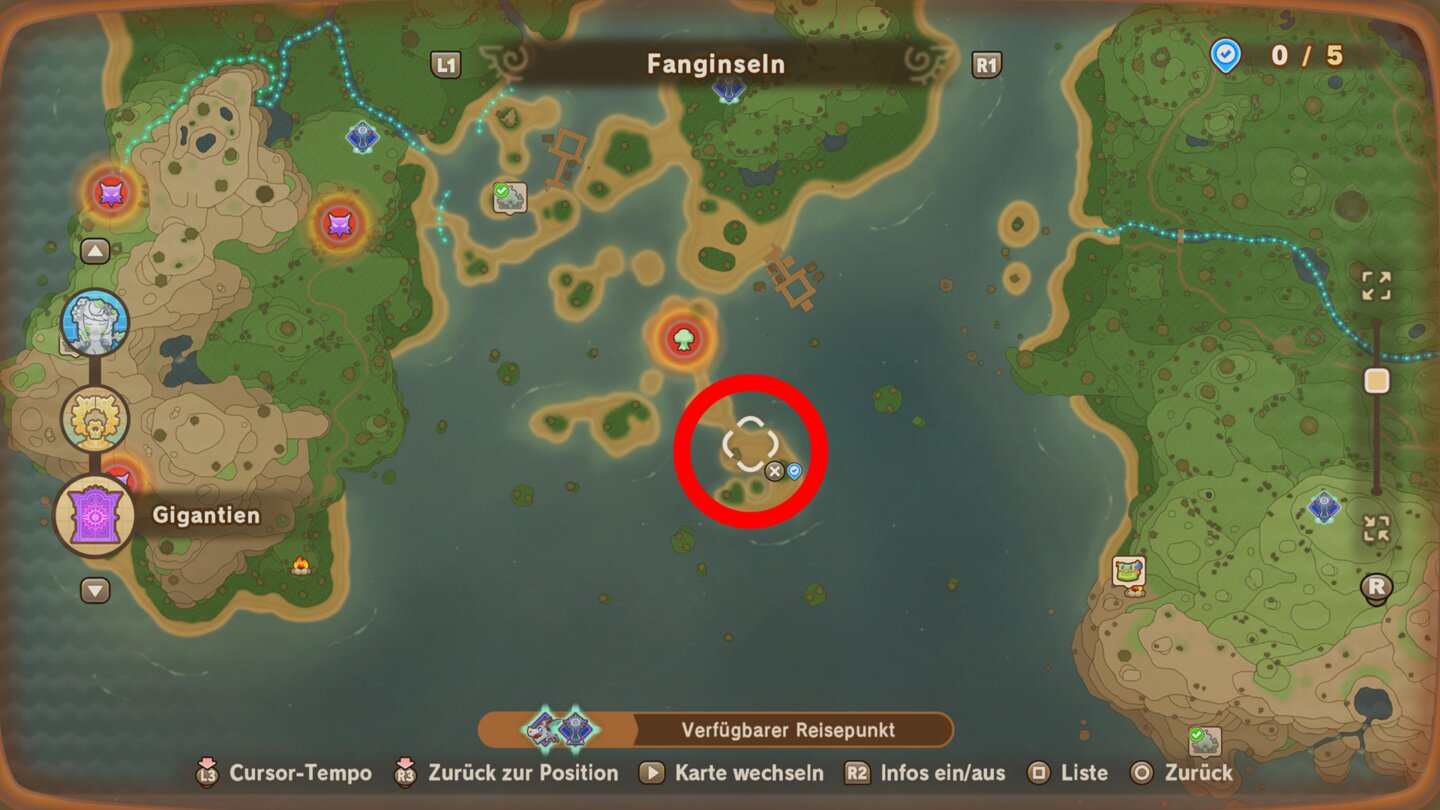
Task: Click the treasure map icon near bottom right
Action: point(1127,570)
